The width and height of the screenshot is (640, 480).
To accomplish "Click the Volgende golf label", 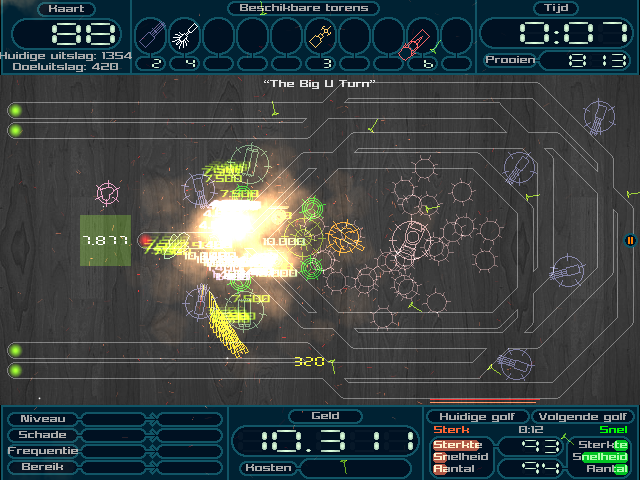I will point(582,417).
